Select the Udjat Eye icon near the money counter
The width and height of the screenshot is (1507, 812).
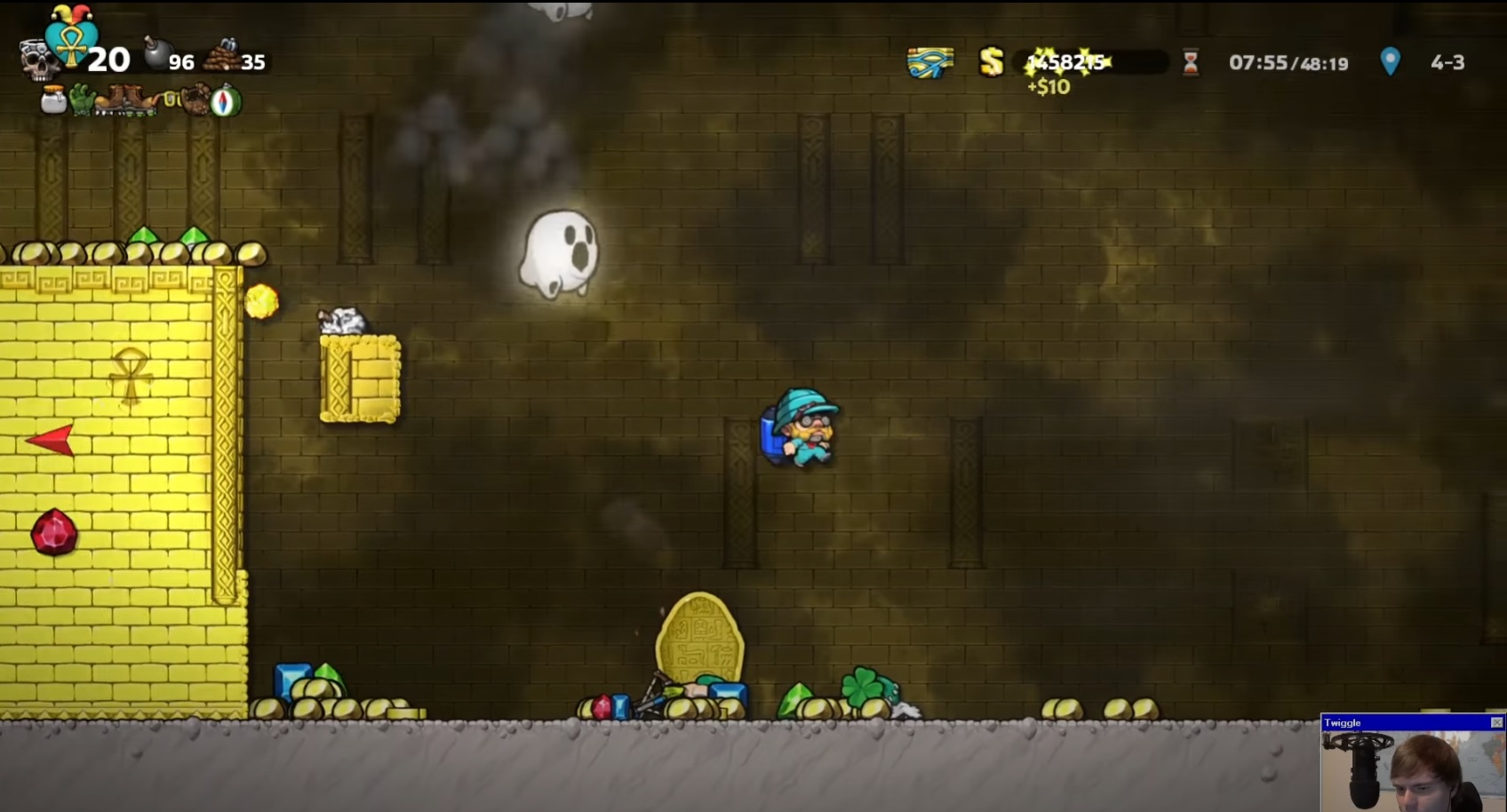[x=930, y=60]
